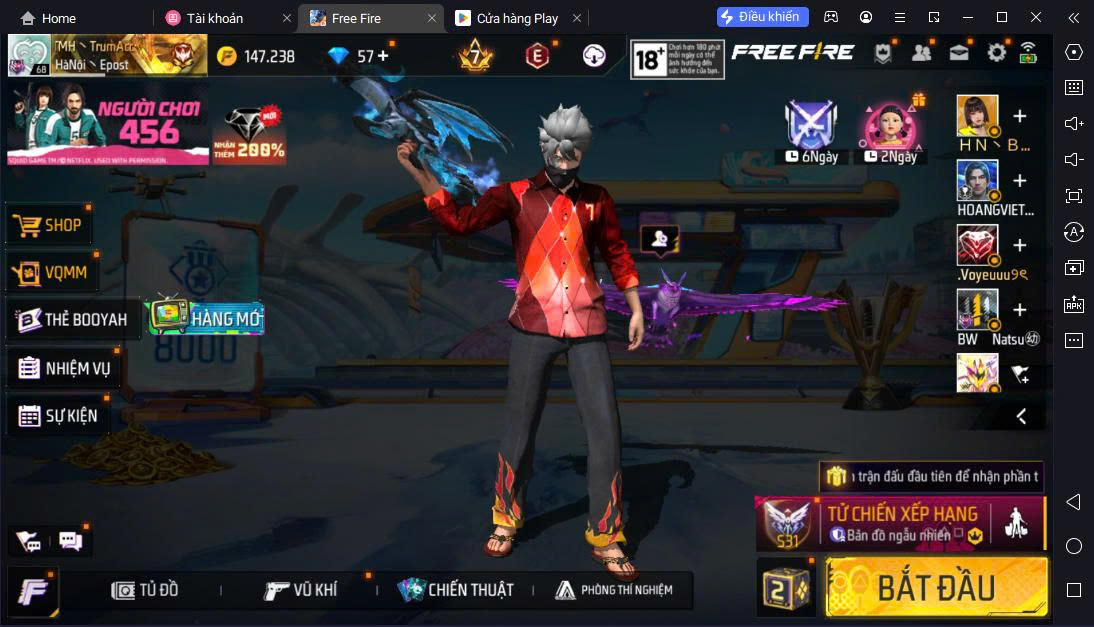The height and width of the screenshot is (627, 1094).
Task: Open the VŨ KHÍ weapons screen
Action: click(x=301, y=590)
